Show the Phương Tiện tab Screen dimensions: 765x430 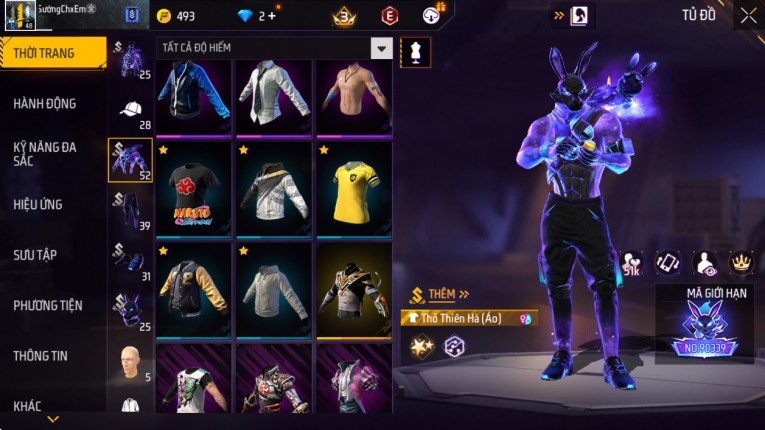[x=48, y=305]
